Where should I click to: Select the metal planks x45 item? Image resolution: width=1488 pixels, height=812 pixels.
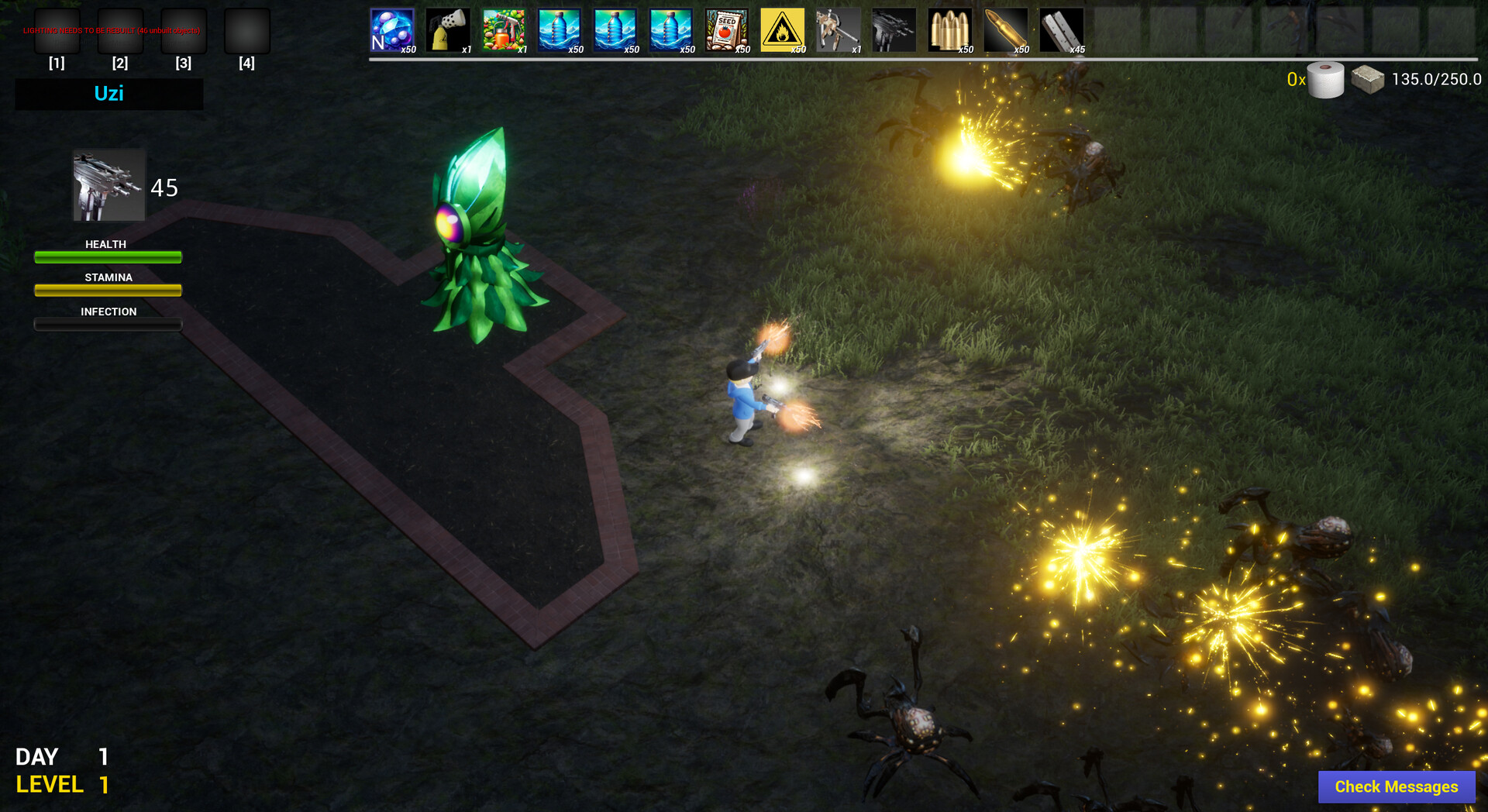[1062, 29]
